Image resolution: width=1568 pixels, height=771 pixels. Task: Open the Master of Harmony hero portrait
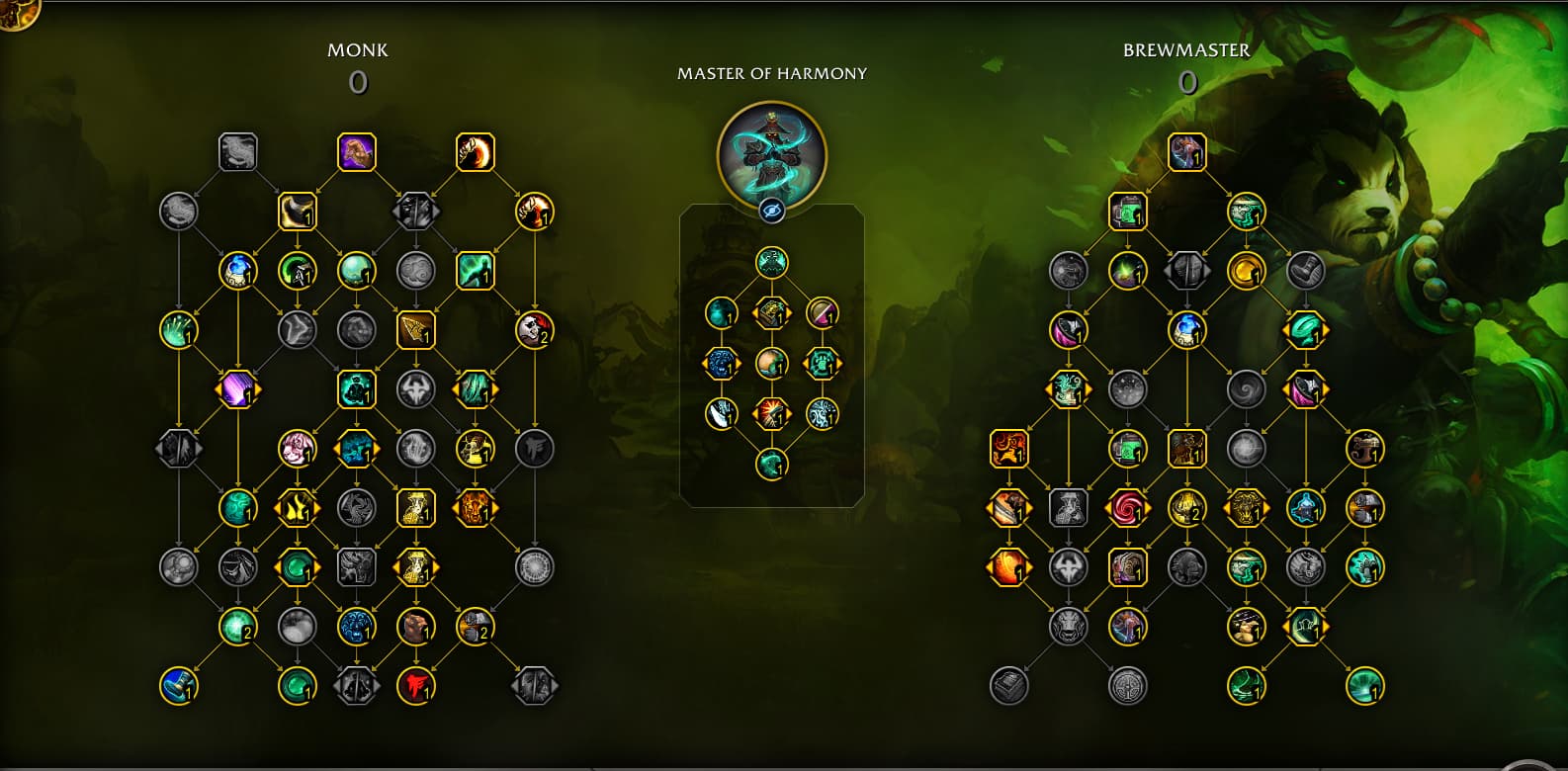click(771, 153)
